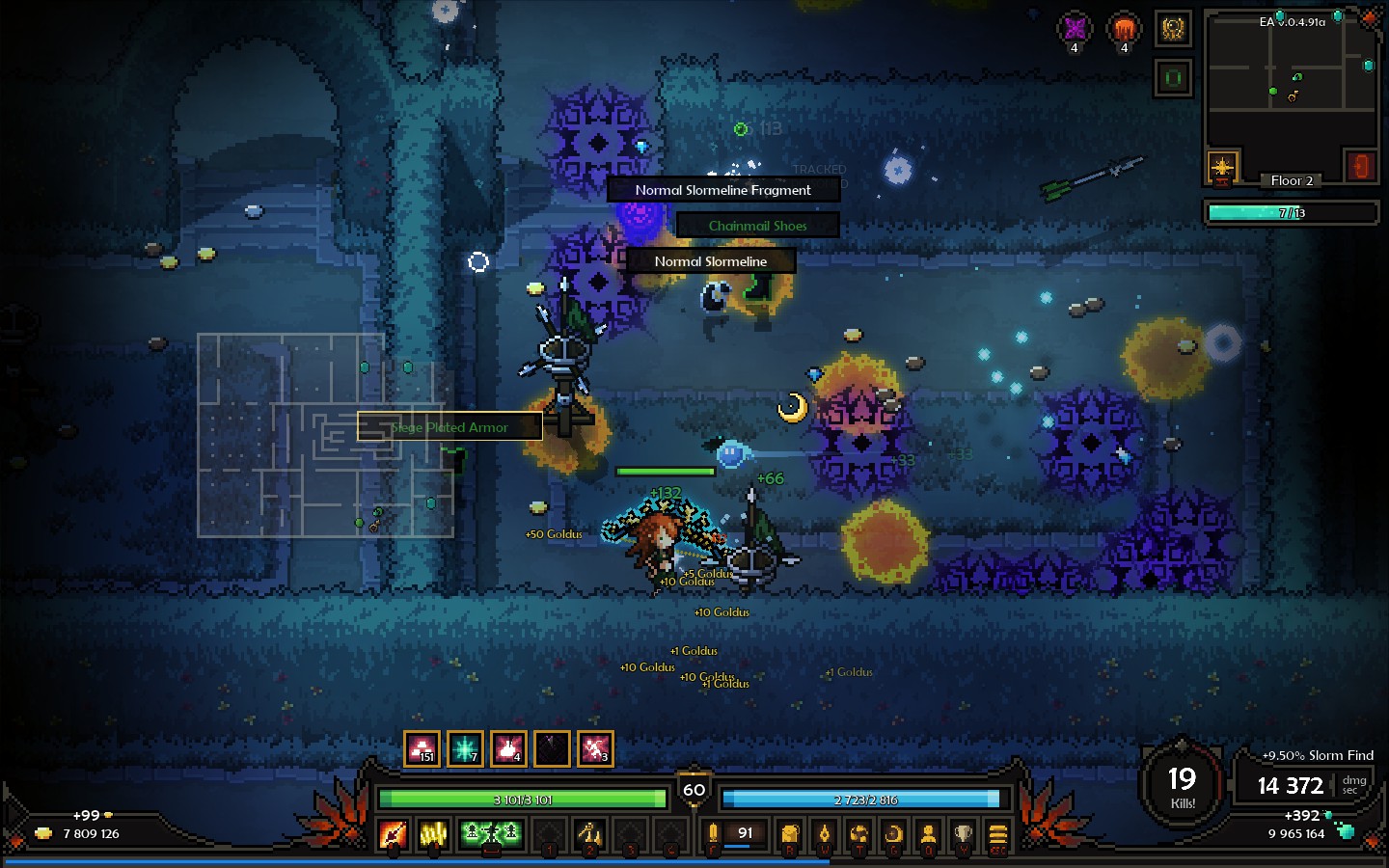Pick up the Siege Plated Armor item
The width and height of the screenshot is (1389, 868).
[449, 426]
